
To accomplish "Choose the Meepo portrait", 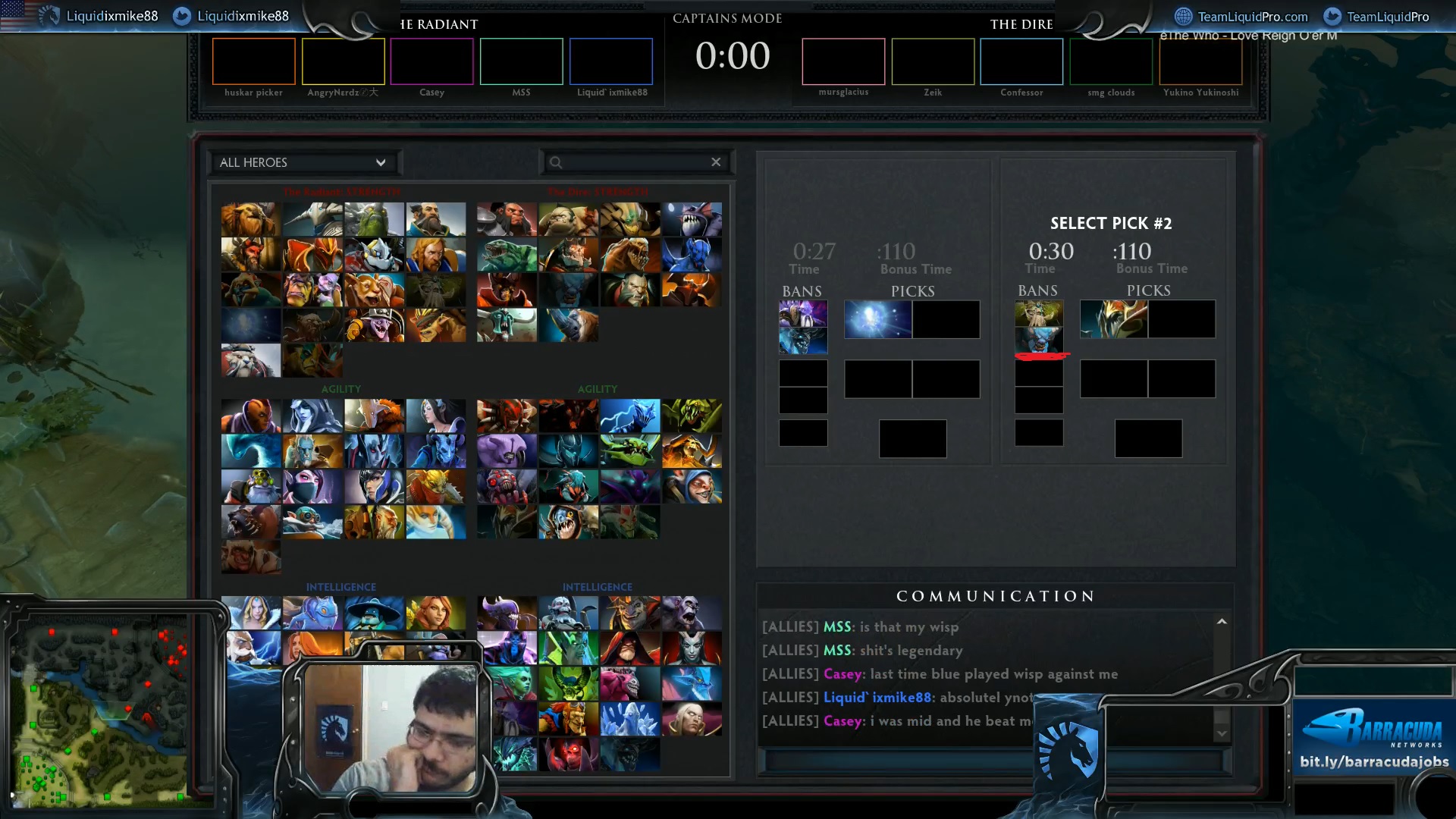I will pos(692,487).
